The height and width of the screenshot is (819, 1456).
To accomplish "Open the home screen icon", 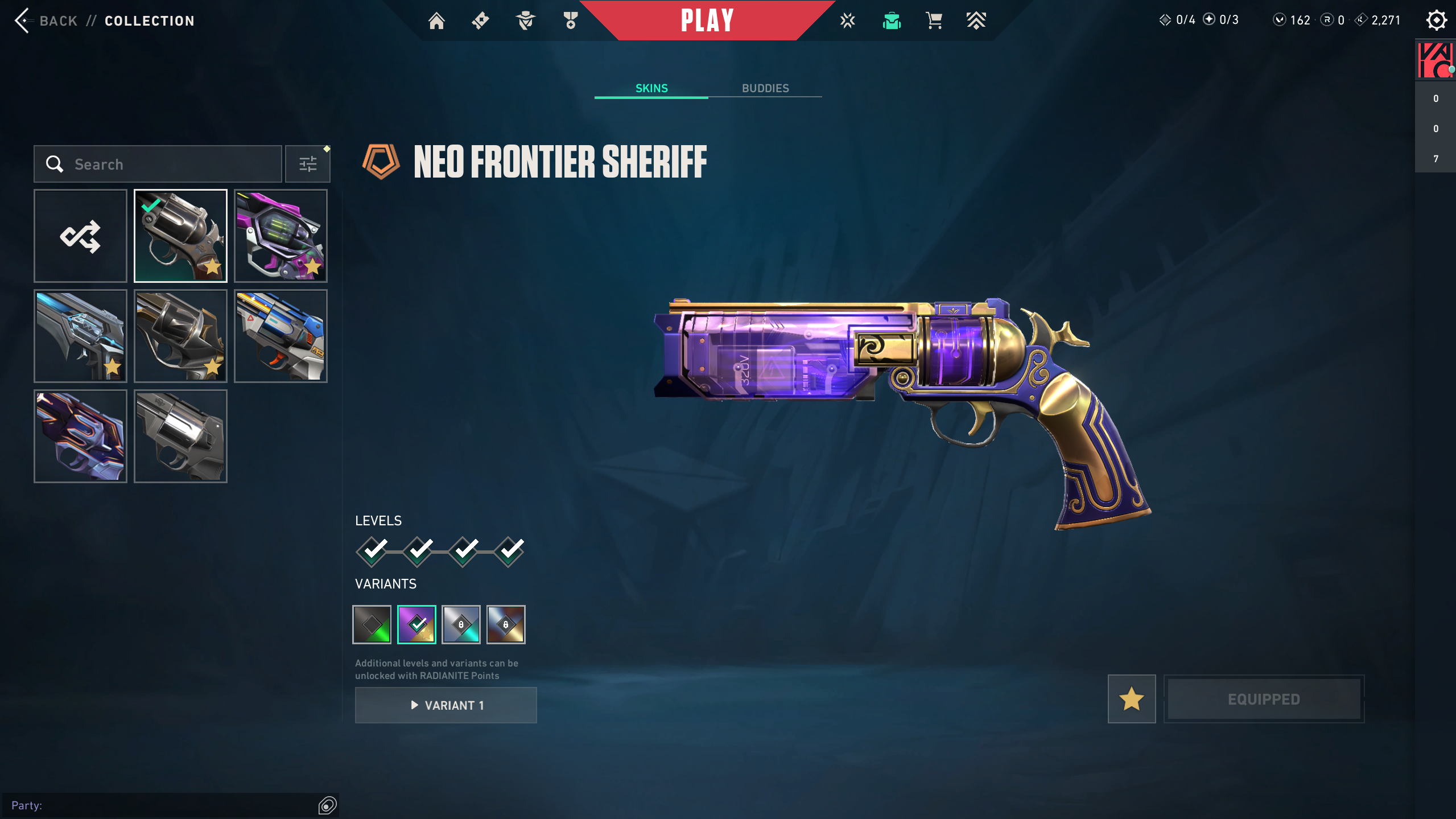I will tap(436, 21).
